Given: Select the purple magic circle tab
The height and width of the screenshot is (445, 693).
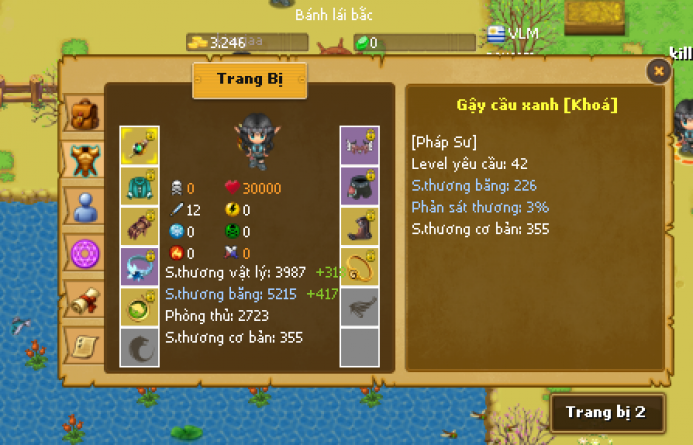Looking at the screenshot, I should (x=84, y=255).
